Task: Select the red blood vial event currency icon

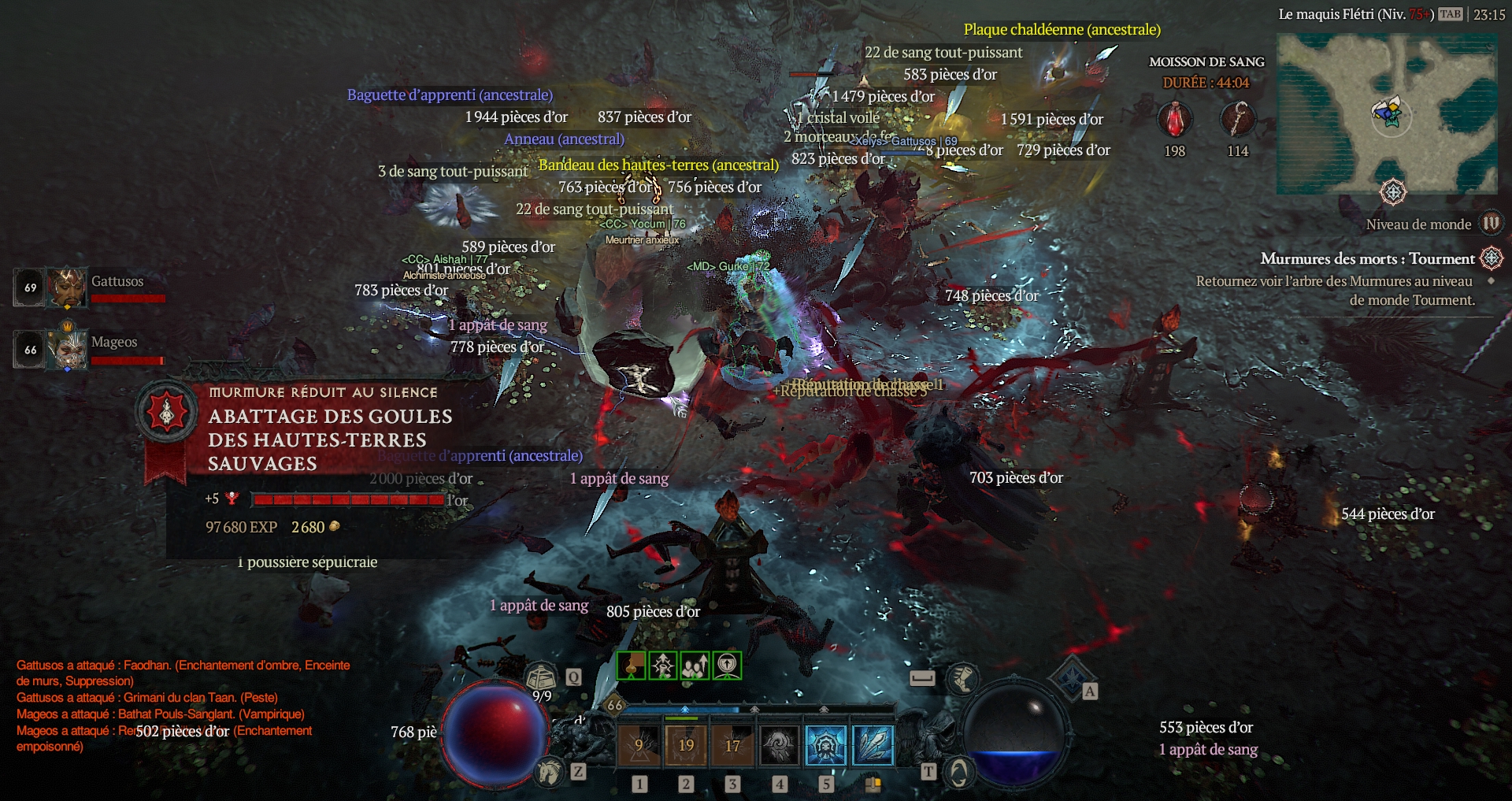Action: click(1174, 121)
